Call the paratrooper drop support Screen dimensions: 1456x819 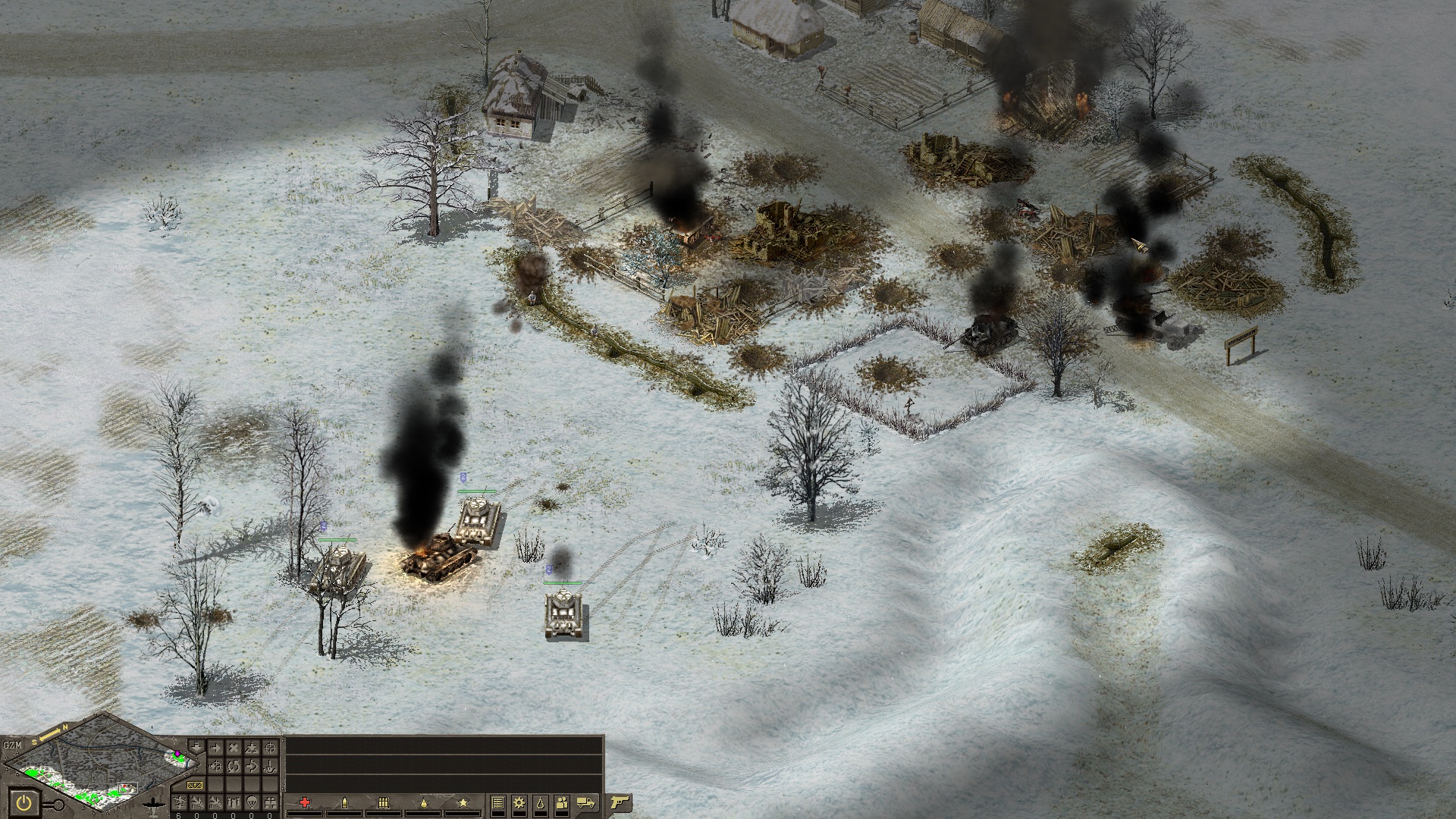(x=252, y=802)
